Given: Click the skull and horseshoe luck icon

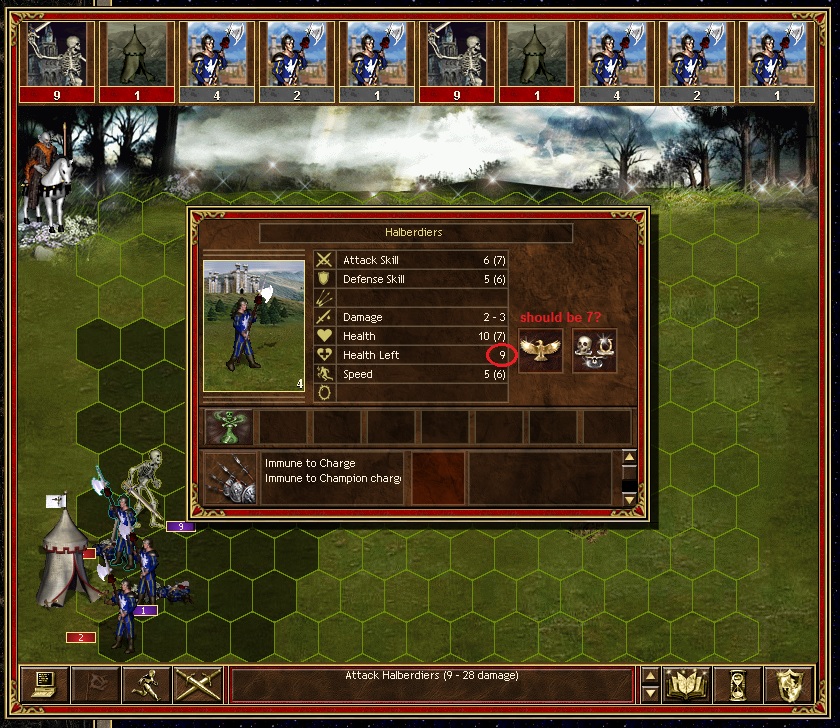Looking at the screenshot, I should point(594,351).
